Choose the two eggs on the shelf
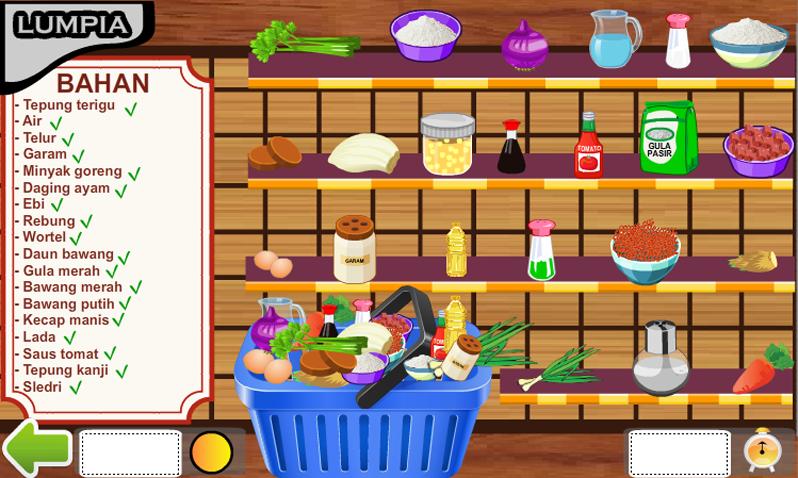 pos(273,264)
